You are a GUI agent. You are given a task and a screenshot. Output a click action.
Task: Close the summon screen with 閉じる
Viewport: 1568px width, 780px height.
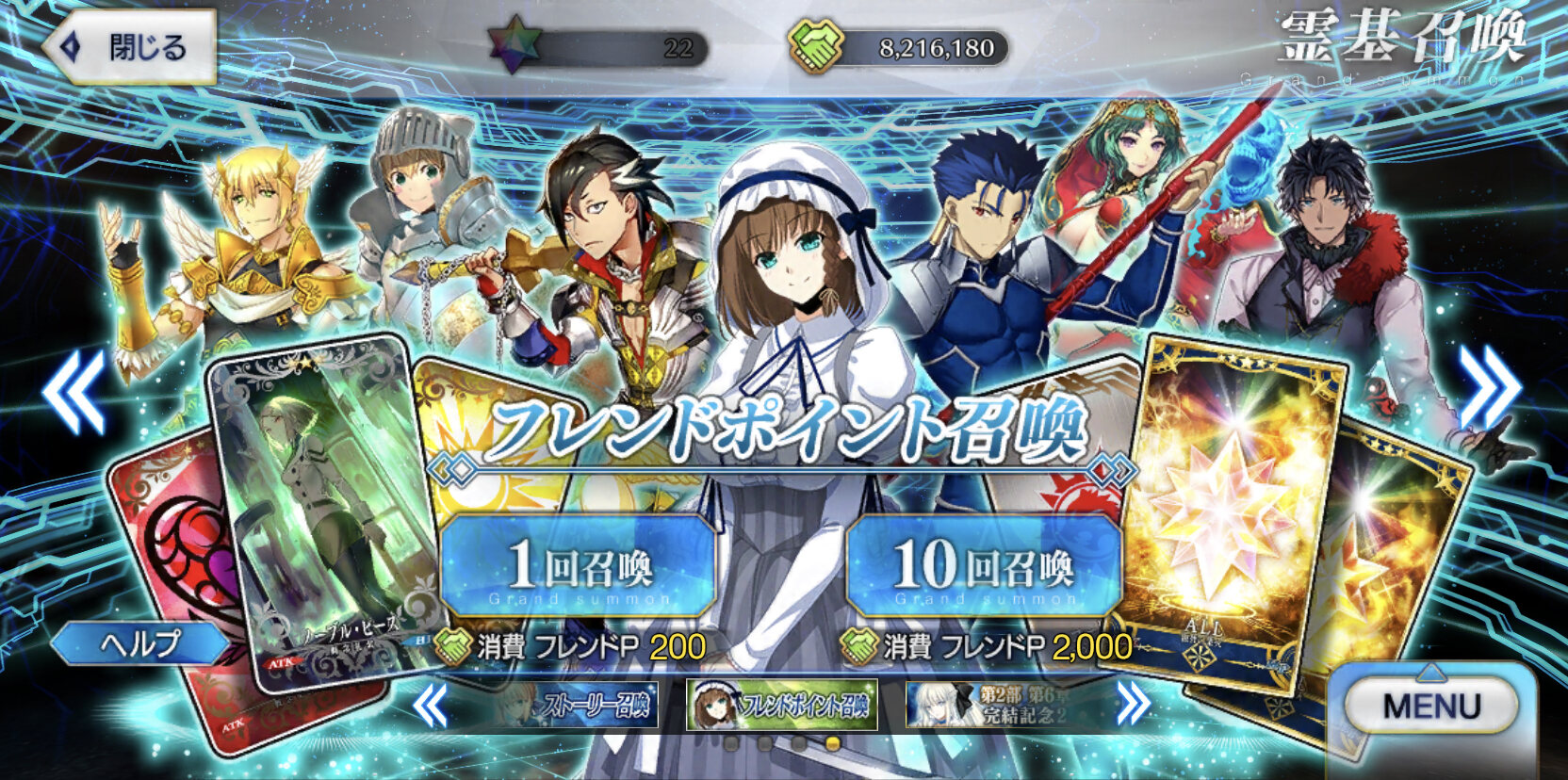click(x=129, y=48)
